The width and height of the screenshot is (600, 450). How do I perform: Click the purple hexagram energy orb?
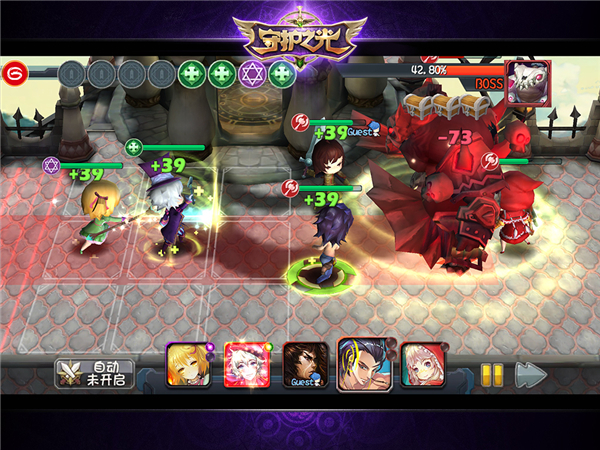(253, 73)
